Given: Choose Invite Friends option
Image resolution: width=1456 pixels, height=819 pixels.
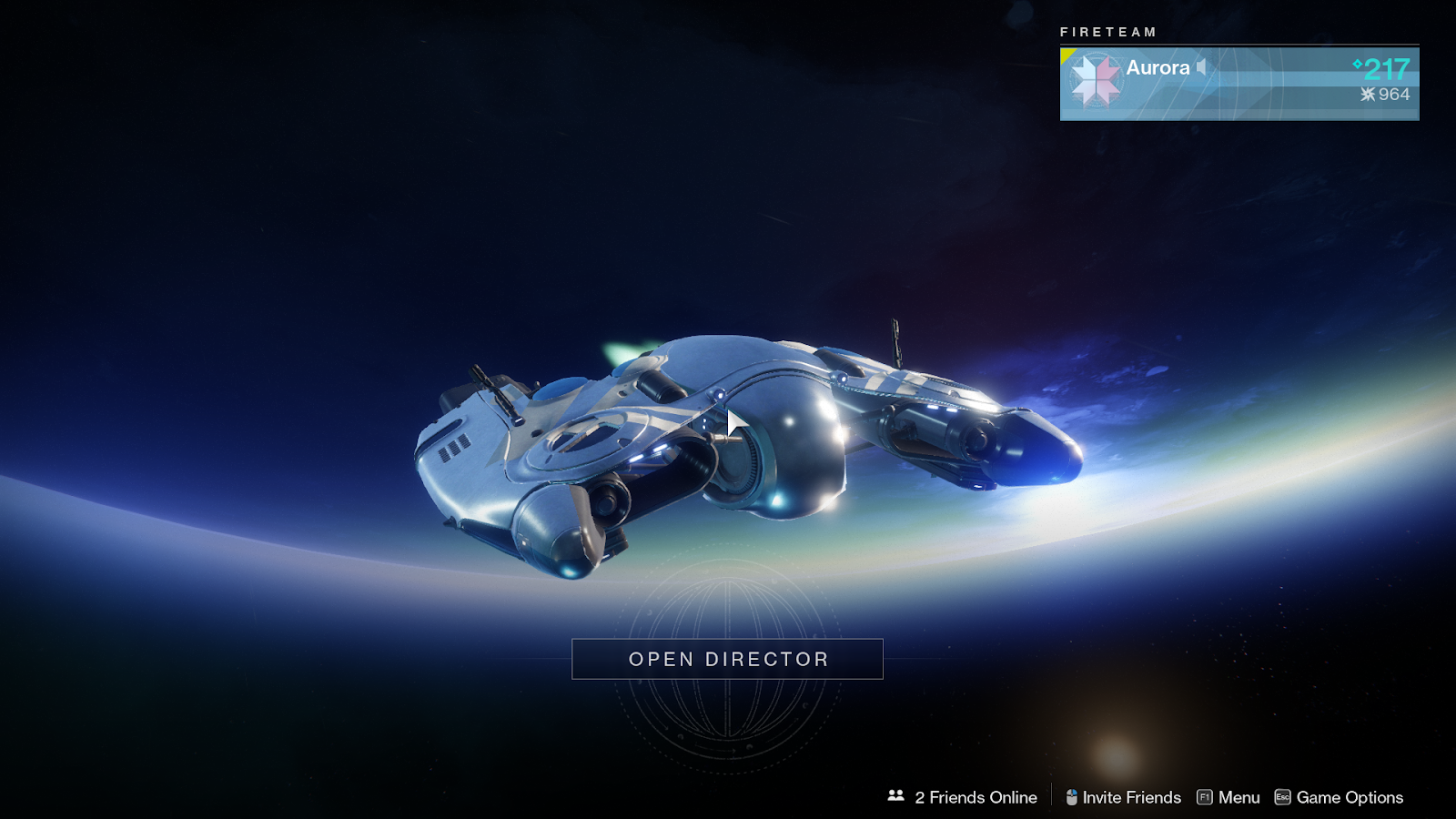Looking at the screenshot, I should (1124, 797).
